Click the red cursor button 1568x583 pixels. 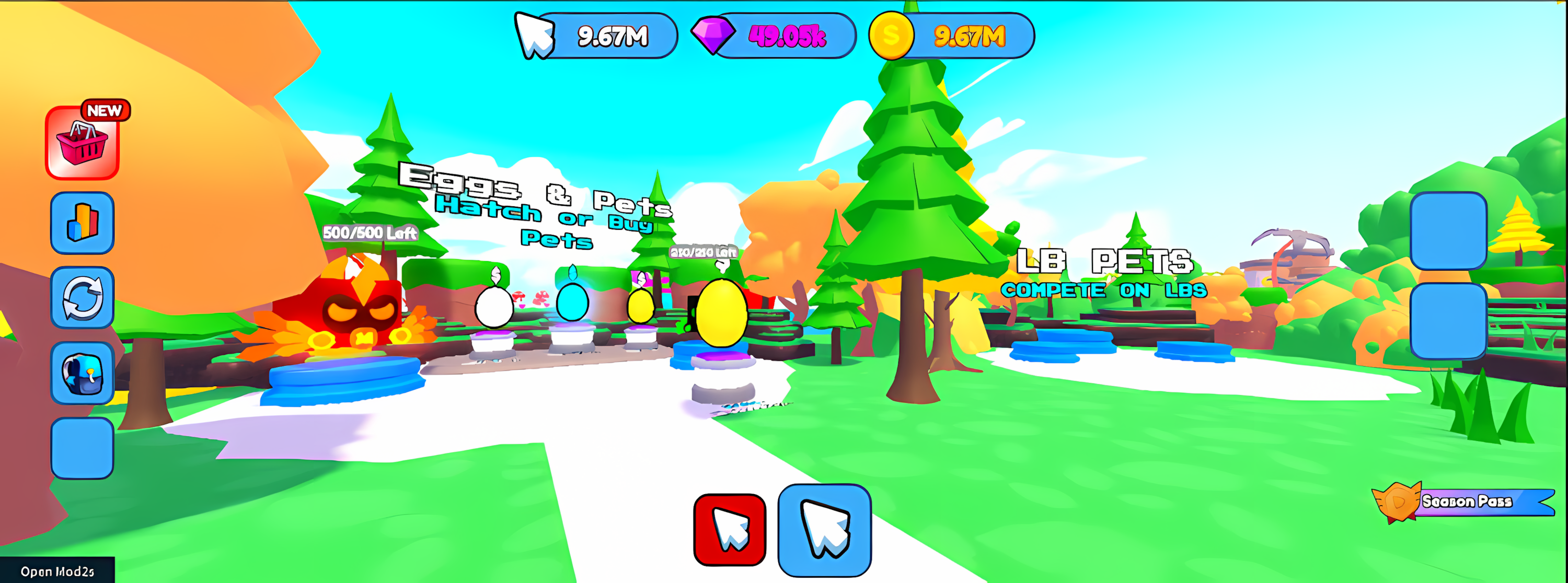point(729,530)
